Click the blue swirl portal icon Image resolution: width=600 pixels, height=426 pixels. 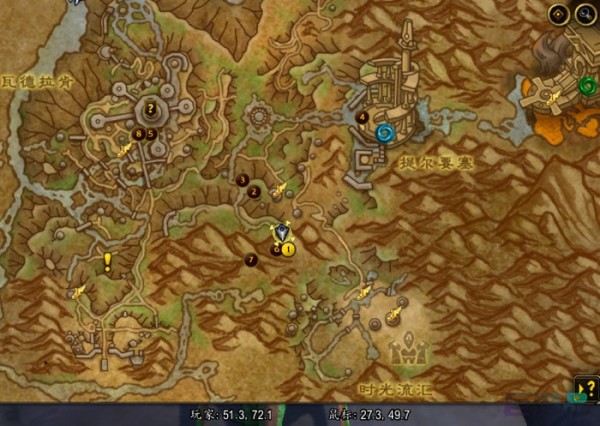(x=385, y=132)
